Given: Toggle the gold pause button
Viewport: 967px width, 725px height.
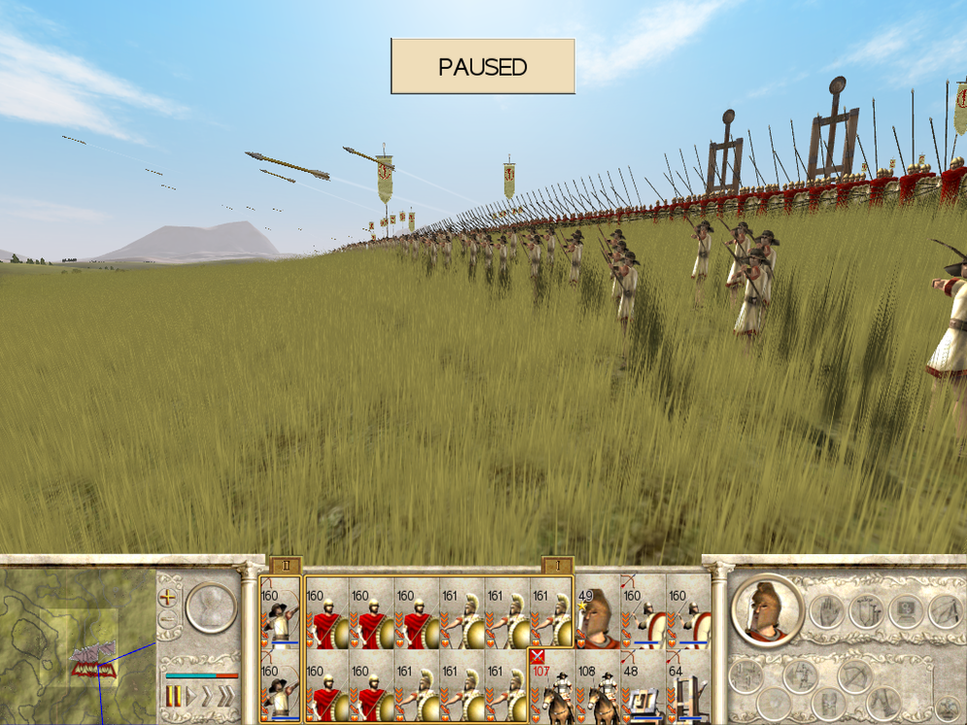Looking at the screenshot, I should (172, 696).
